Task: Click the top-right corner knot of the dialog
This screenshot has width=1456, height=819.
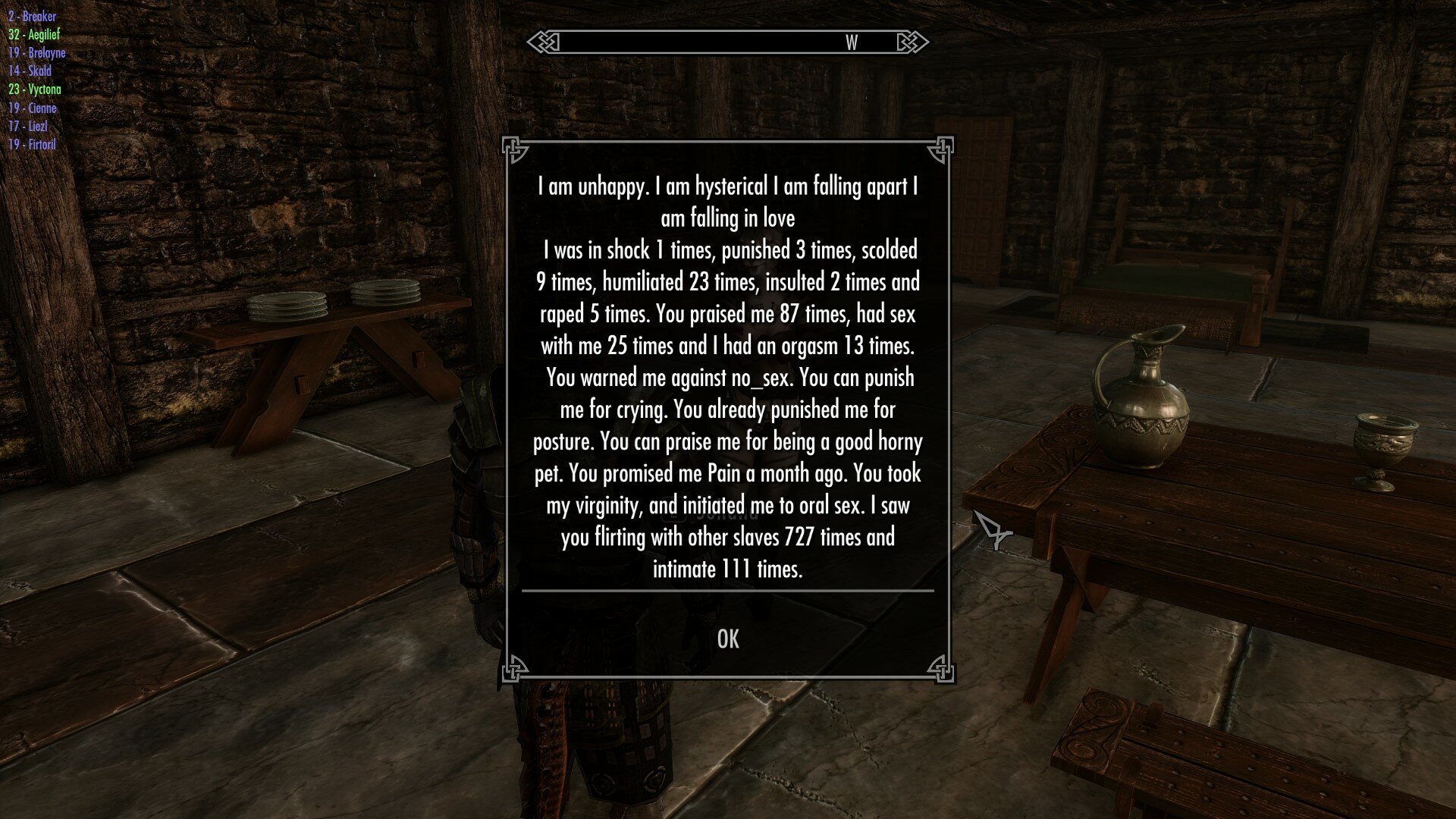Action: (x=943, y=149)
